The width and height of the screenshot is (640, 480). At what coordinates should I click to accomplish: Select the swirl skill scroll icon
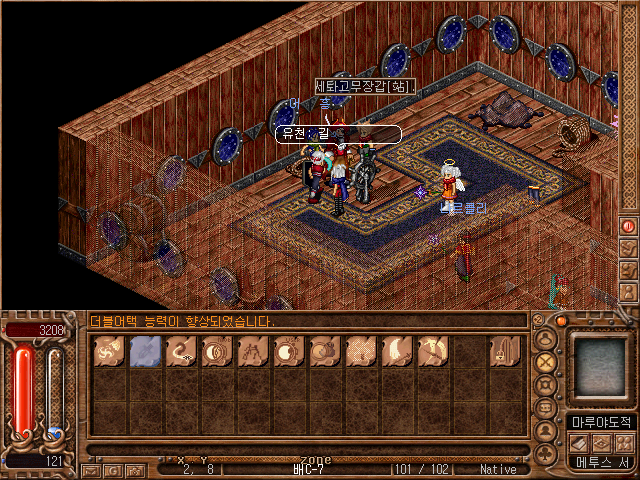click(x=108, y=352)
